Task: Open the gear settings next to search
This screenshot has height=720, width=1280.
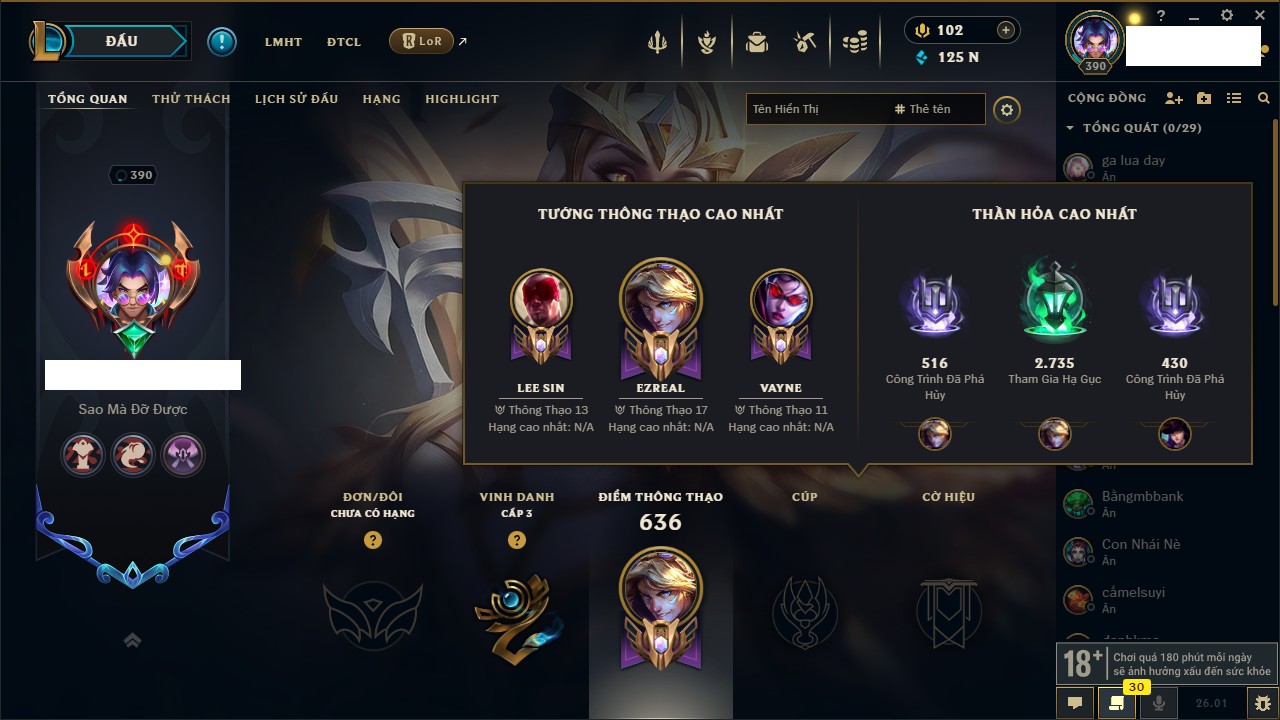Action: [x=1007, y=109]
